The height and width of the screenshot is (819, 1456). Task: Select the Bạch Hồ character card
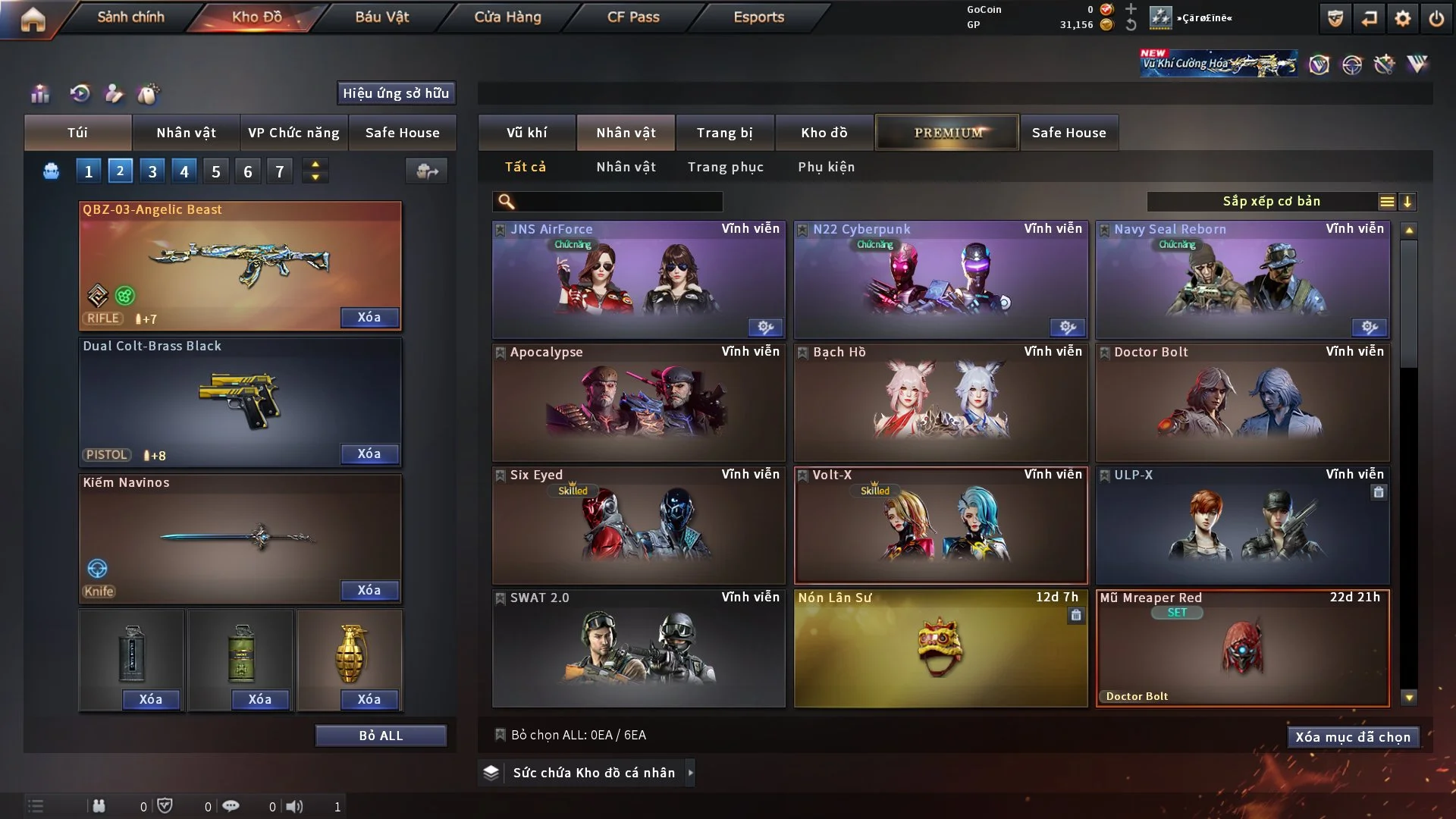pyautogui.click(x=940, y=402)
